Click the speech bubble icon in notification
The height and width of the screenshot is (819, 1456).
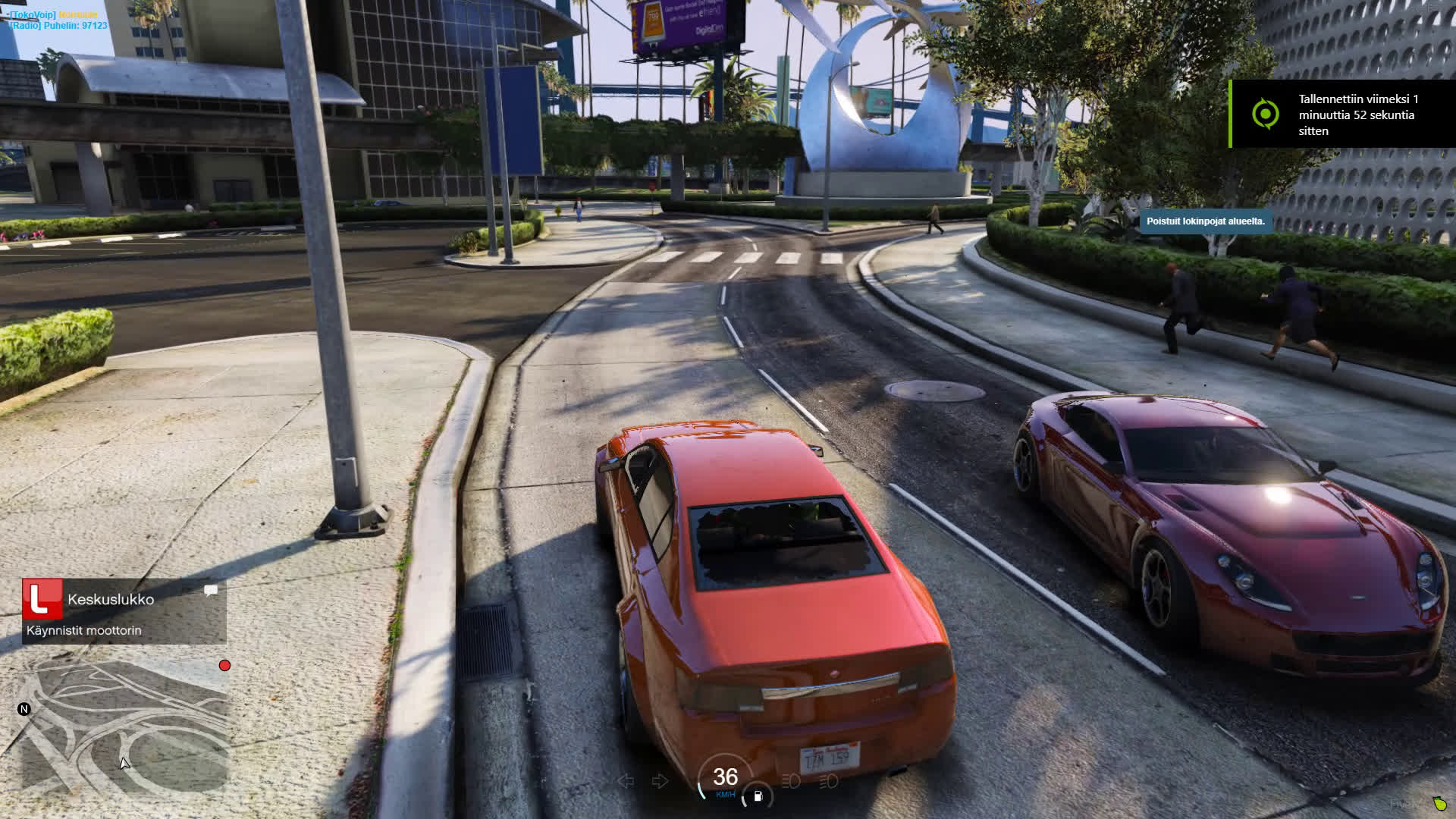click(x=211, y=590)
